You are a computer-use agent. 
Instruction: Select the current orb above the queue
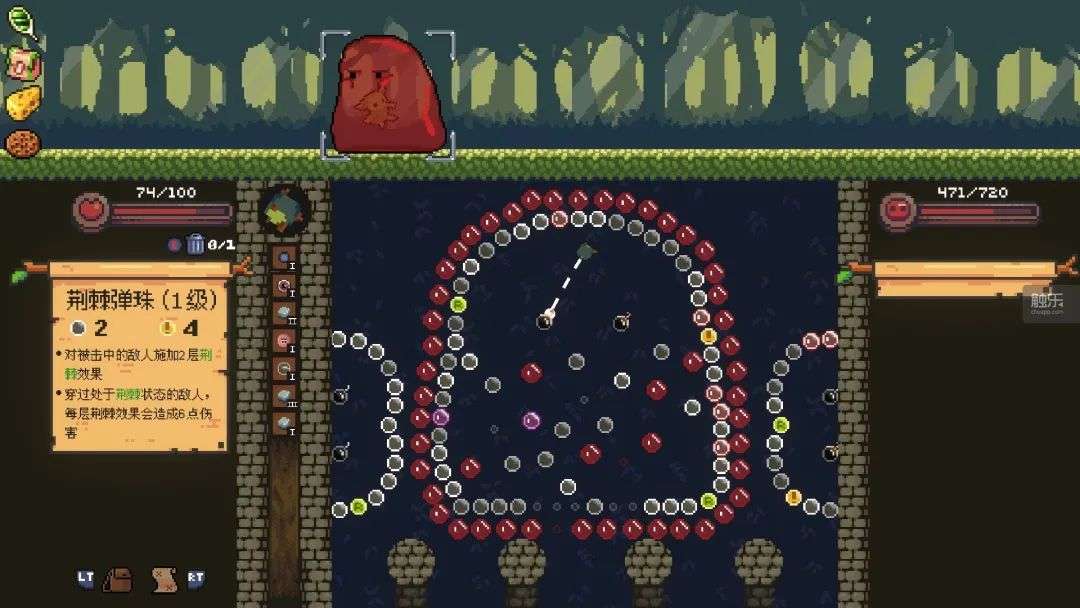click(x=284, y=210)
